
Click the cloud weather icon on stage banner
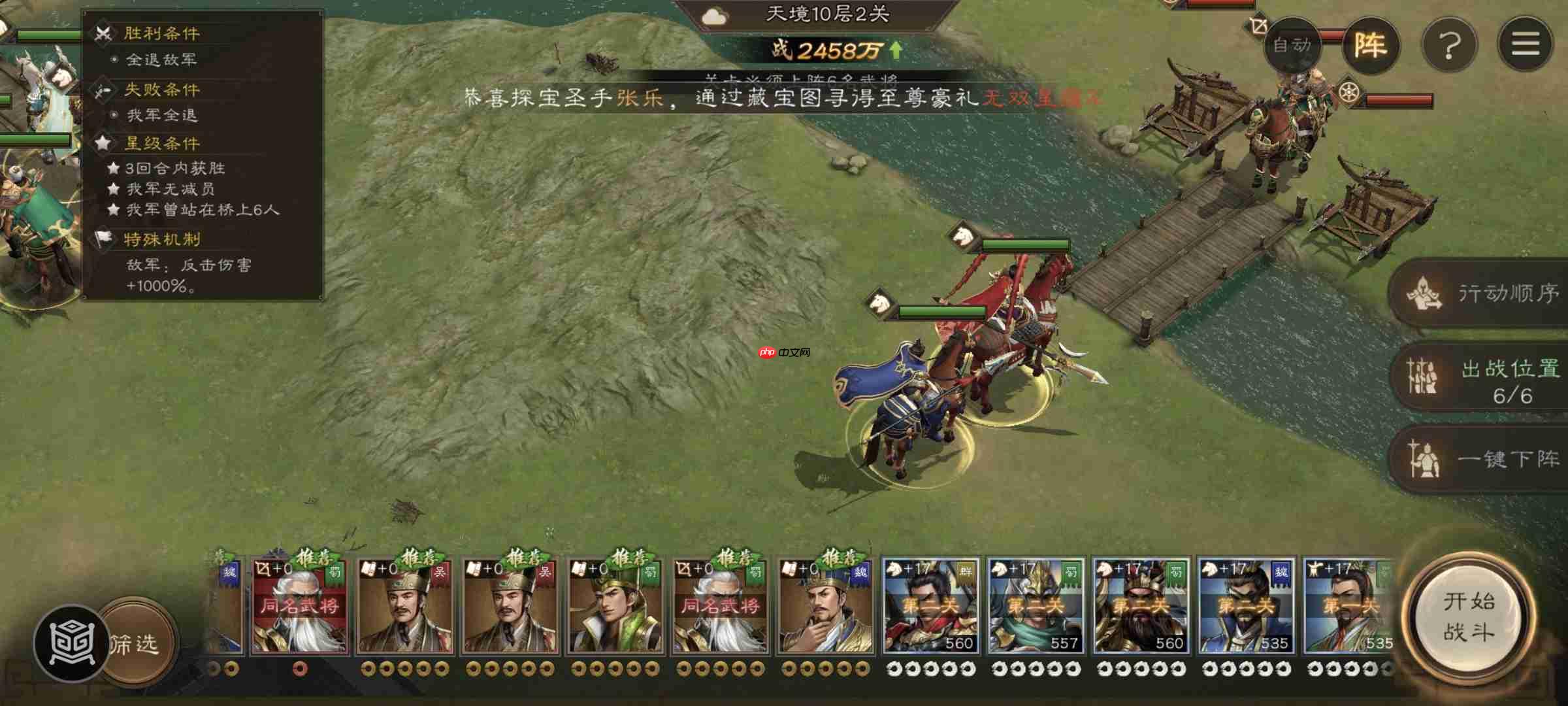[x=713, y=18]
